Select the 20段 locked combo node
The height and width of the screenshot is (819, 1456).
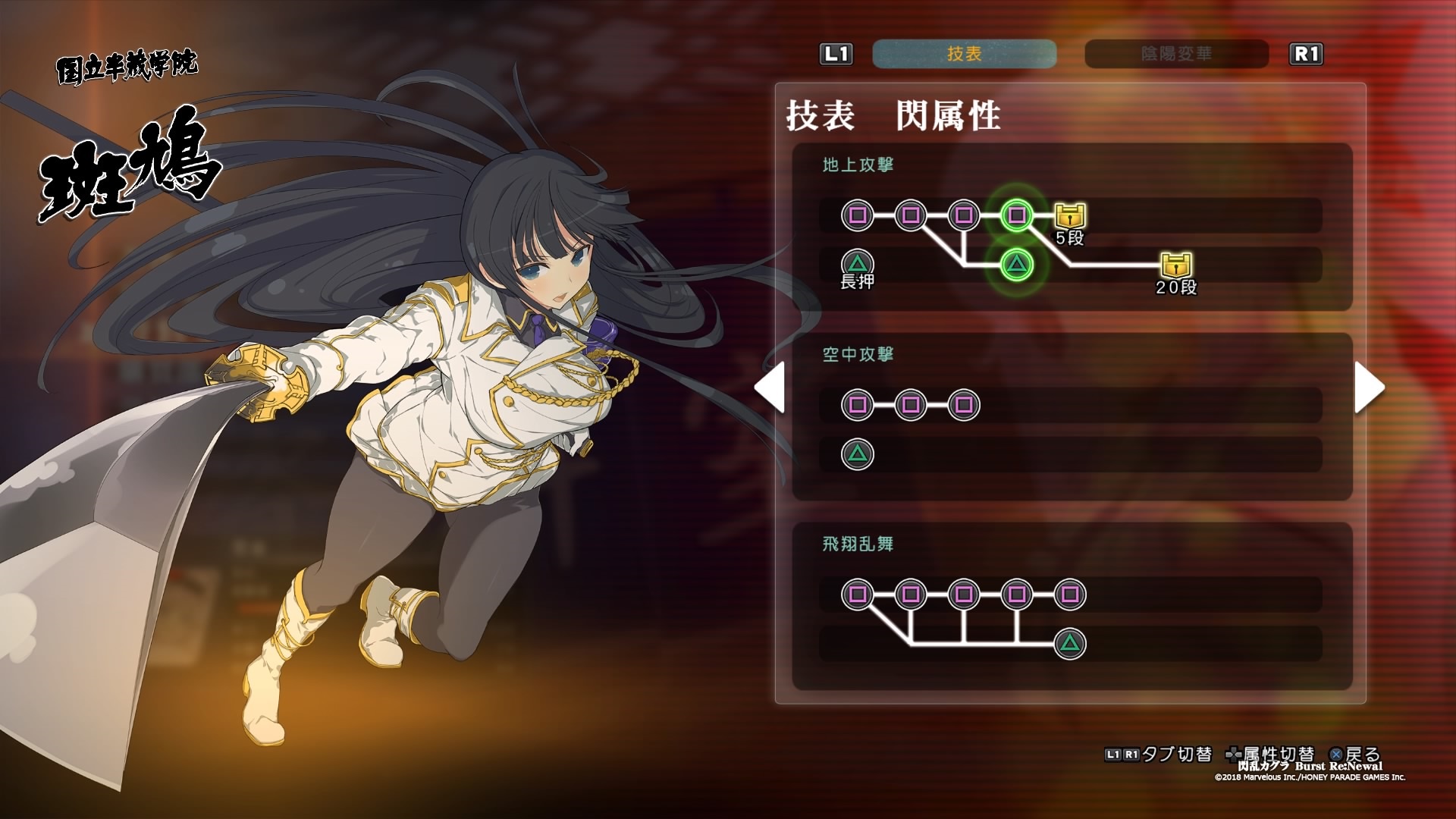[1176, 265]
